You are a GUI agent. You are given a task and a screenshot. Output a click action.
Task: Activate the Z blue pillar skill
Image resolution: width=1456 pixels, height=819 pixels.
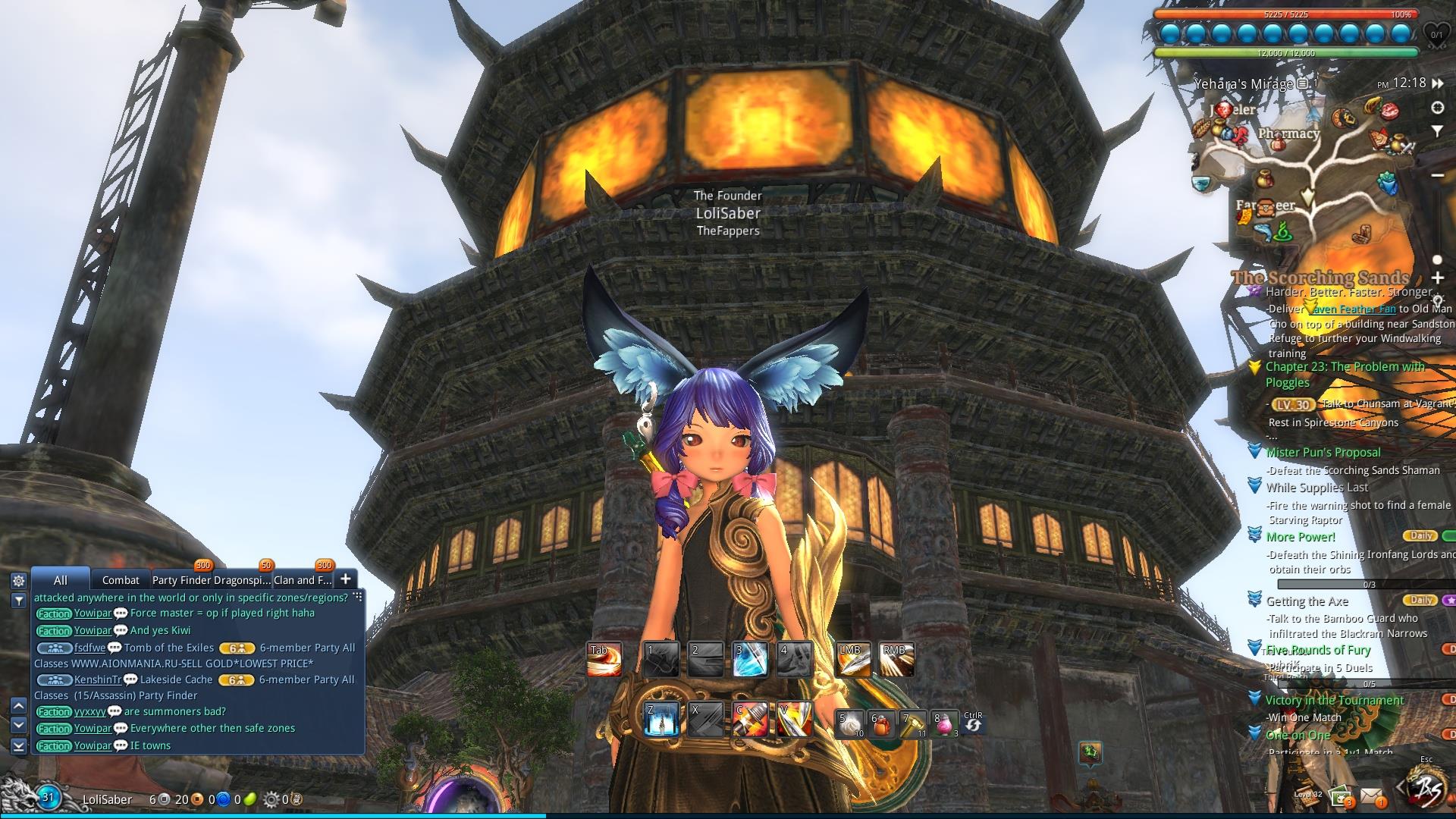point(661,720)
